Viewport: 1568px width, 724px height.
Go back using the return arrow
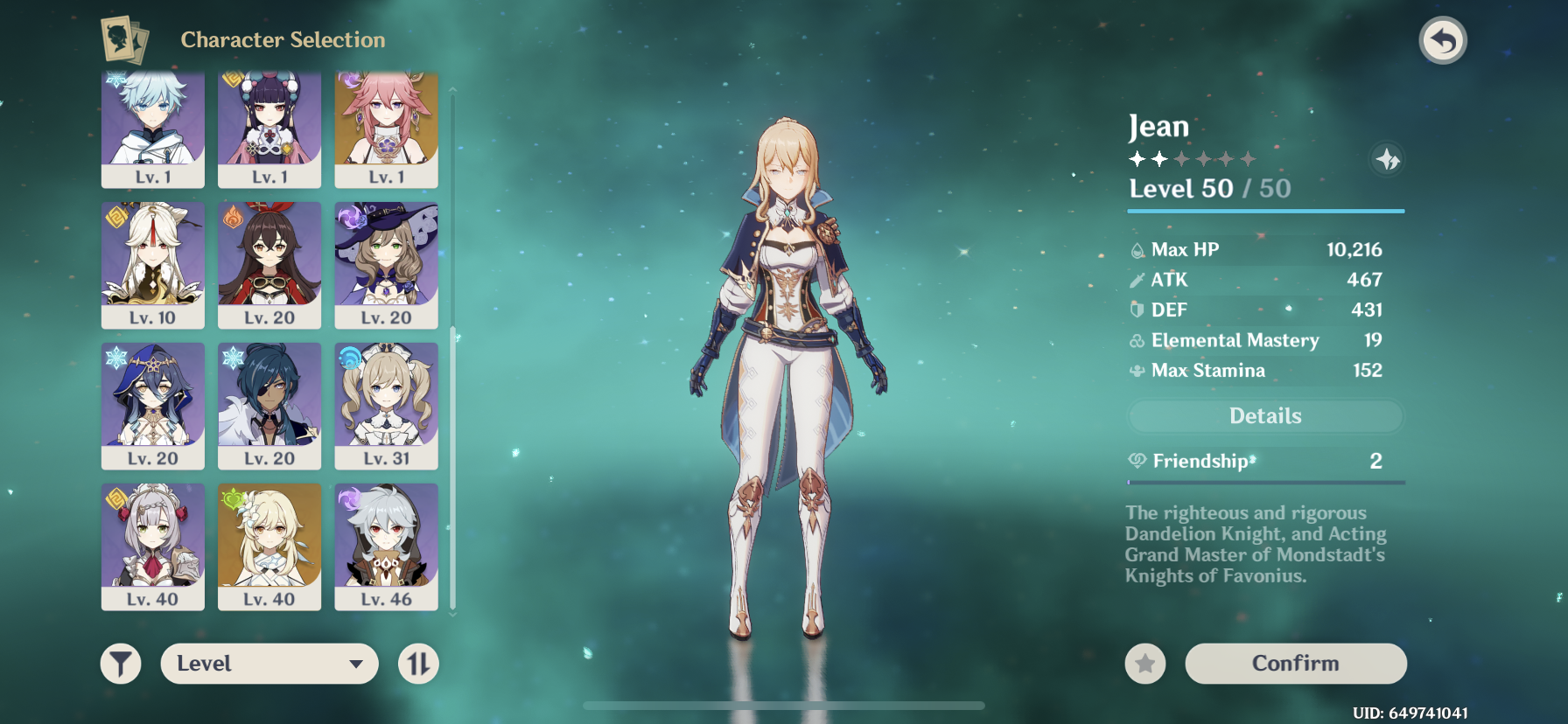click(1442, 41)
